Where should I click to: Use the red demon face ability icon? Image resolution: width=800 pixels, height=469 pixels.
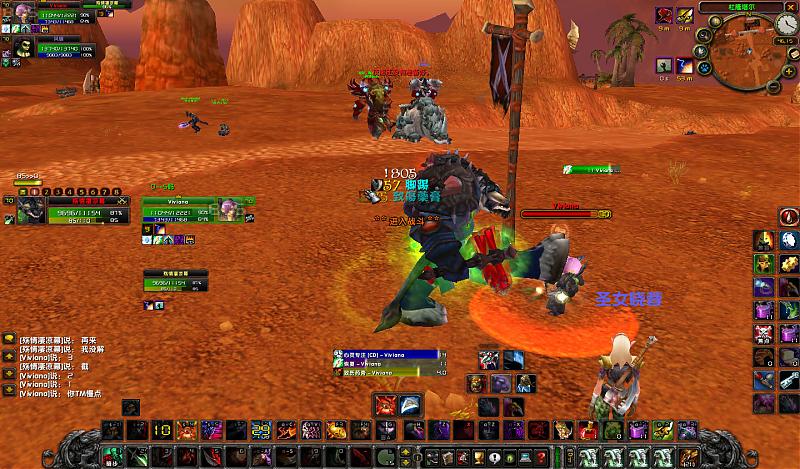387,405
